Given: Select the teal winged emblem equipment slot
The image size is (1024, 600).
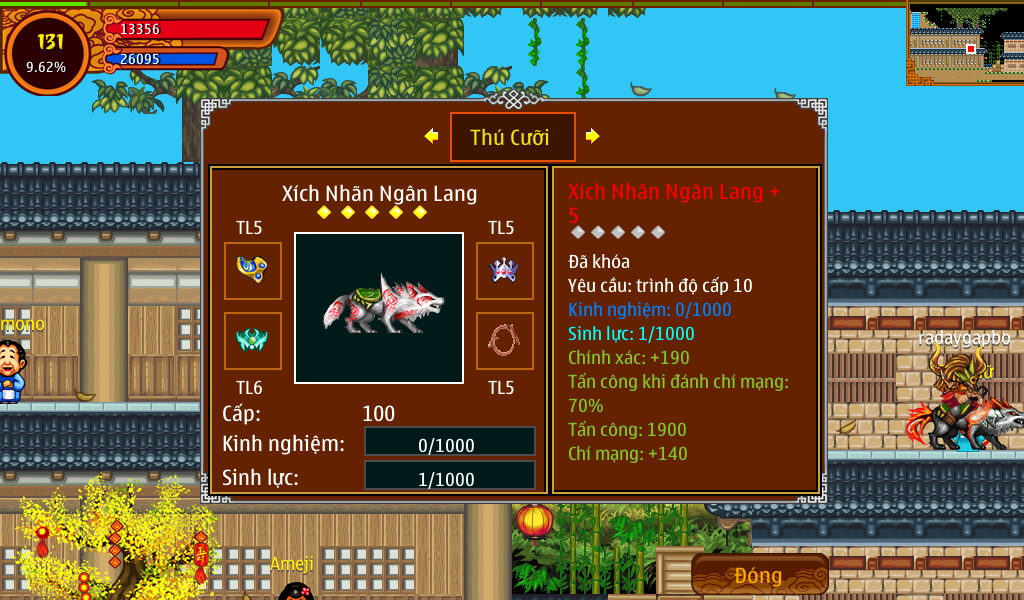Looking at the screenshot, I should coord(252,340).
